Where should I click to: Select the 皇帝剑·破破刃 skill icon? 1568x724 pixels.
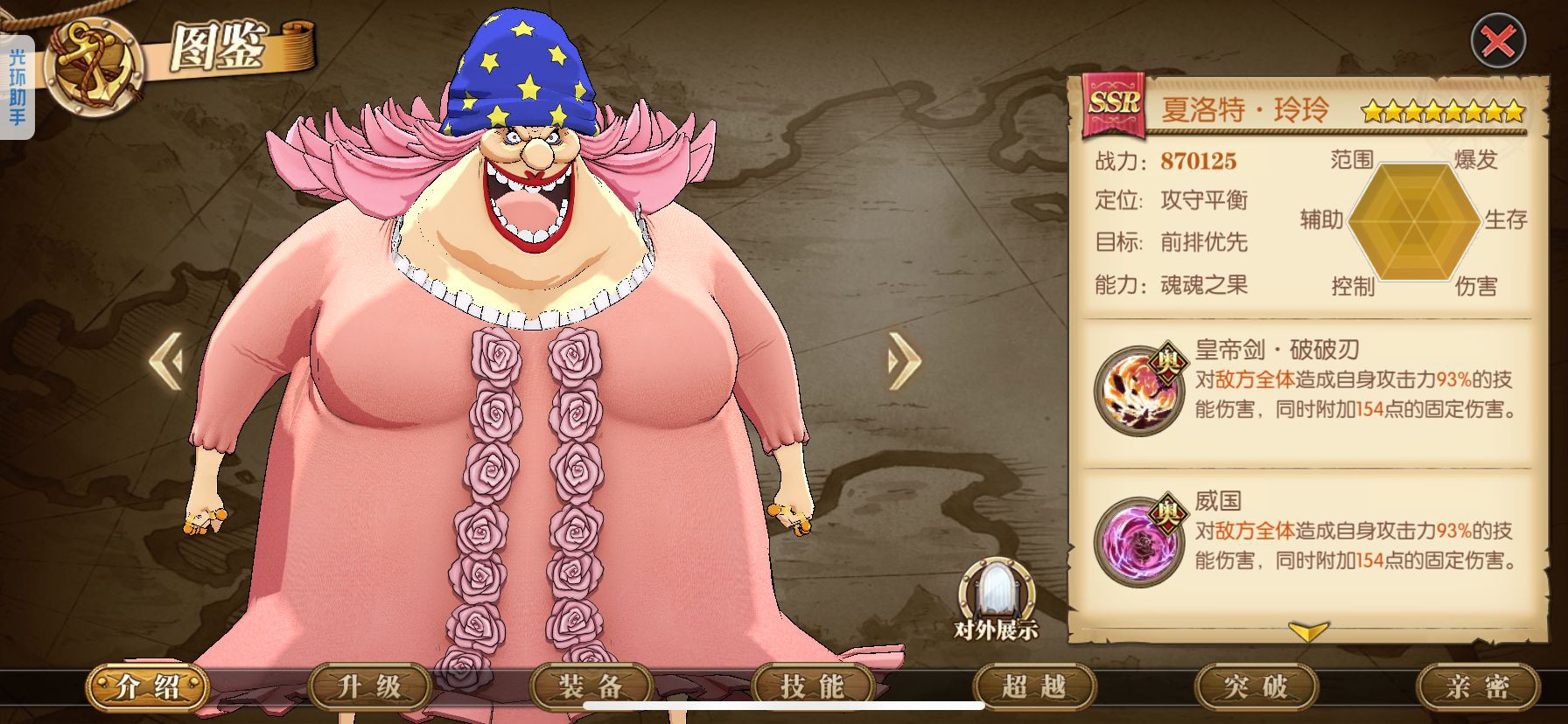(1138, 390)
